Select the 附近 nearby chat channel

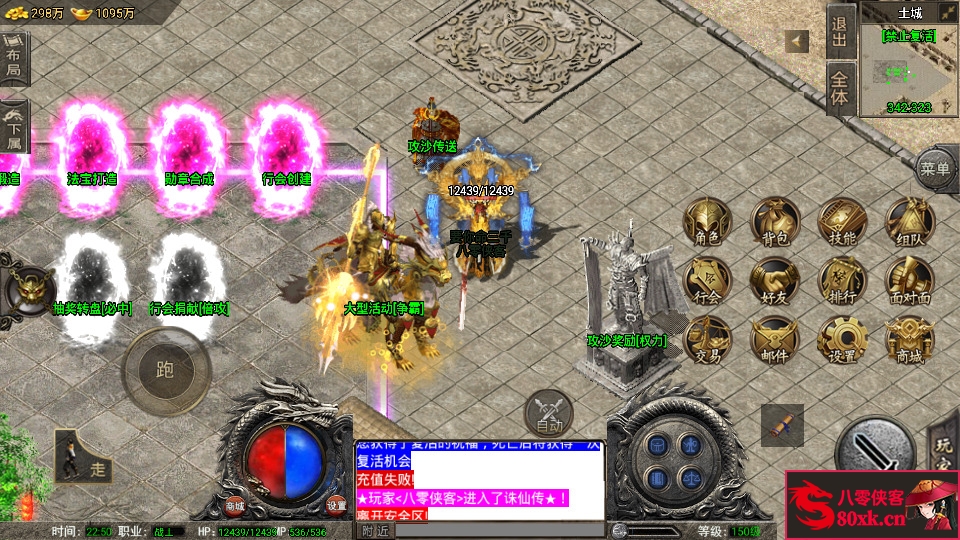[375, 531]
